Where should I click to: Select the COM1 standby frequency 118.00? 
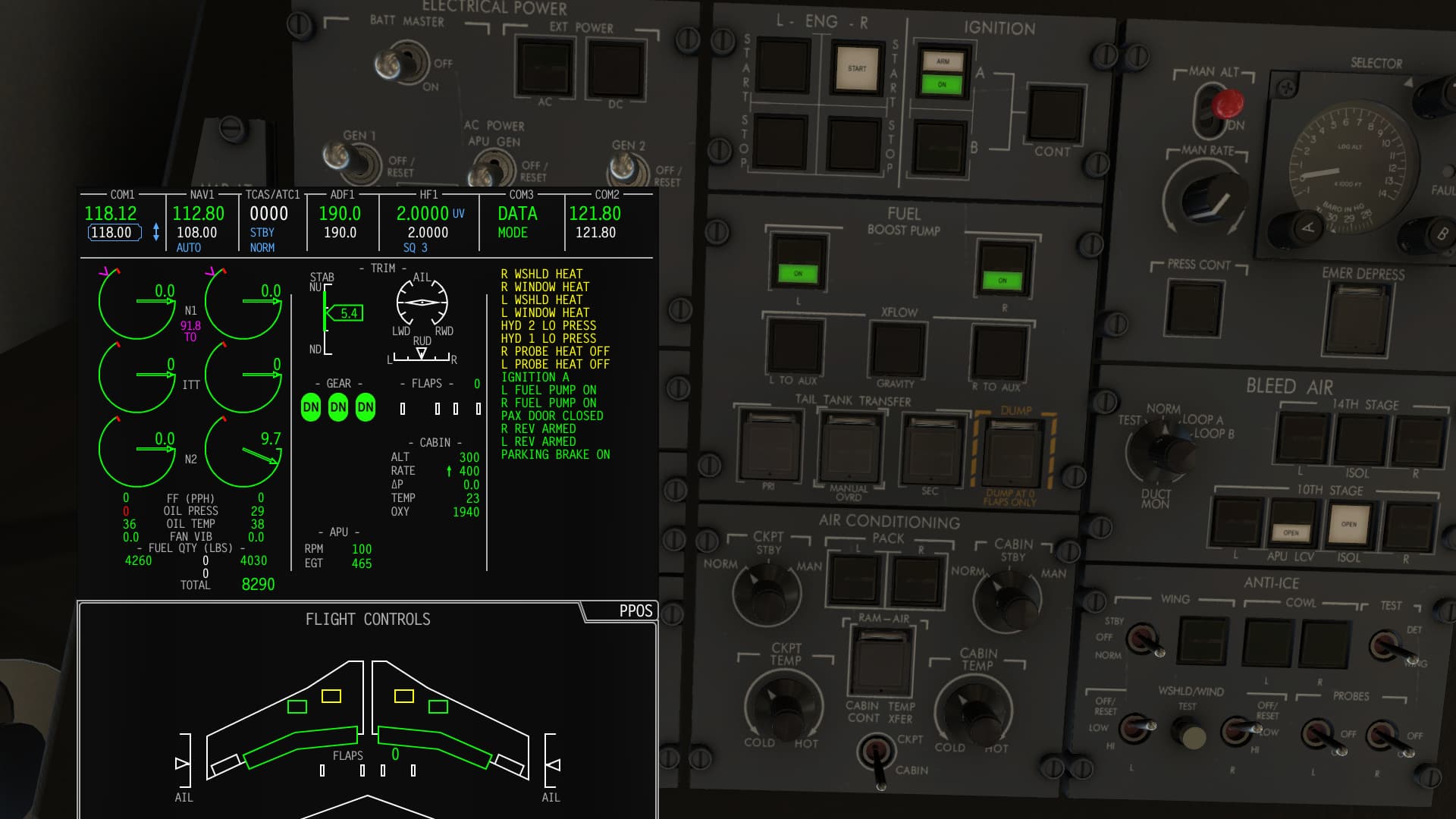[x=114, y=233]
